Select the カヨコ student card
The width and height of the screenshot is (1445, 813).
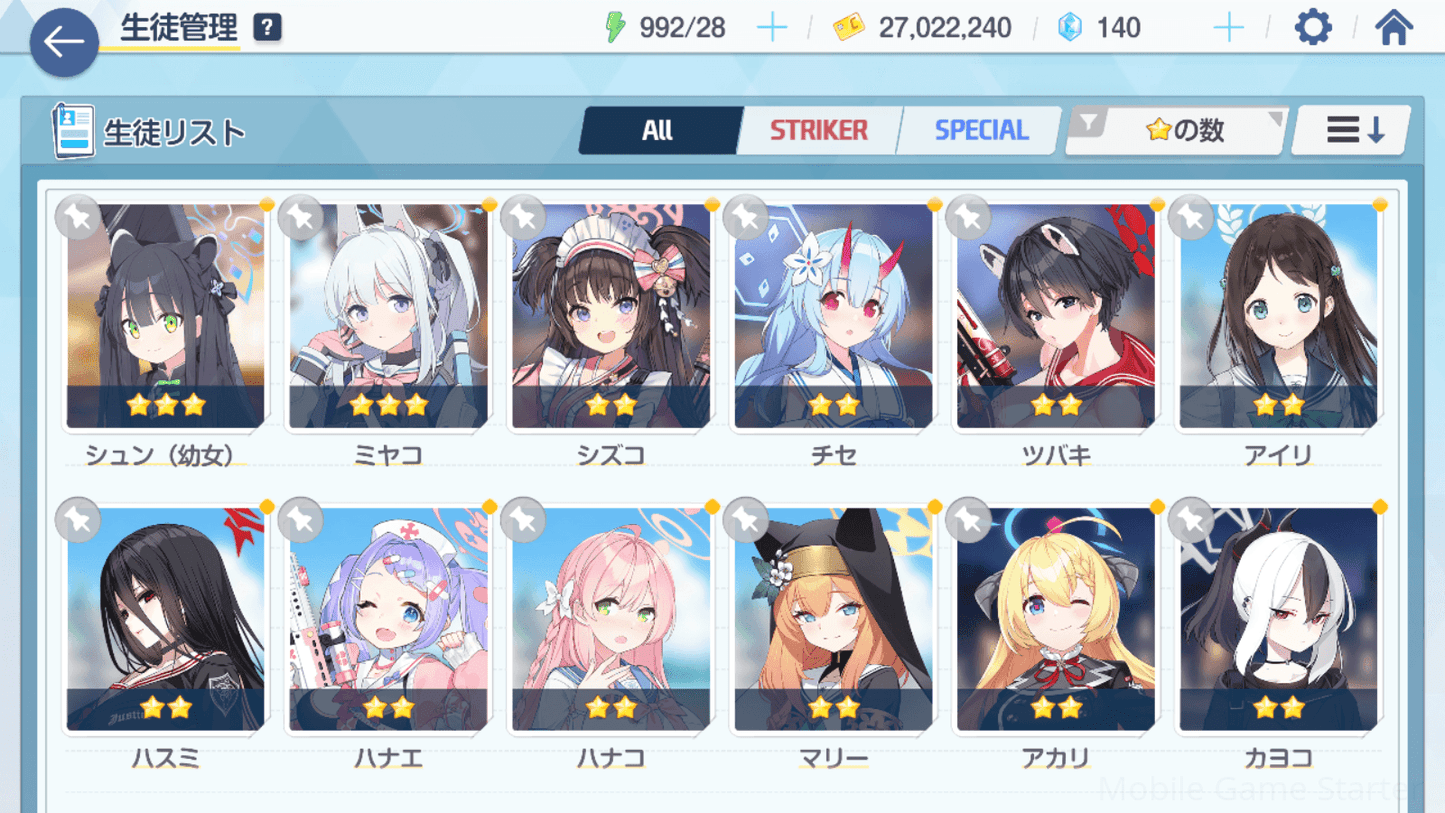click(1278, 620)
